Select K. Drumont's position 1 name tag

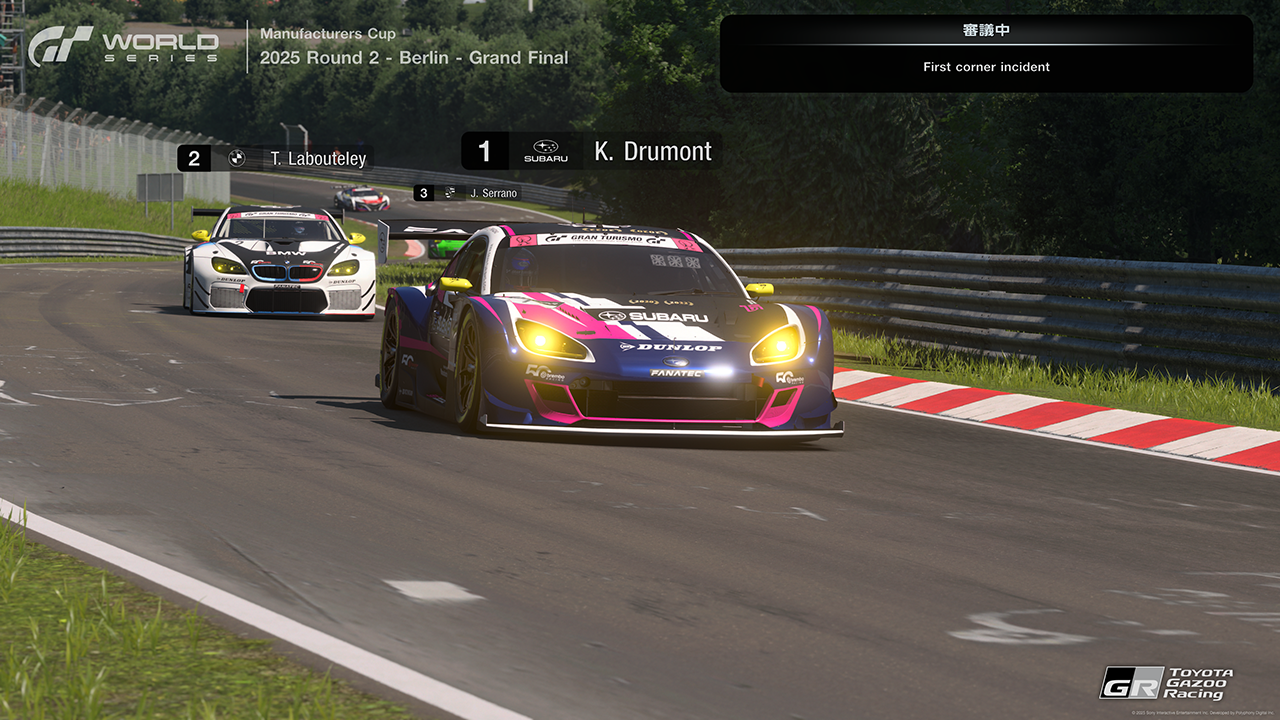(591, 151)
